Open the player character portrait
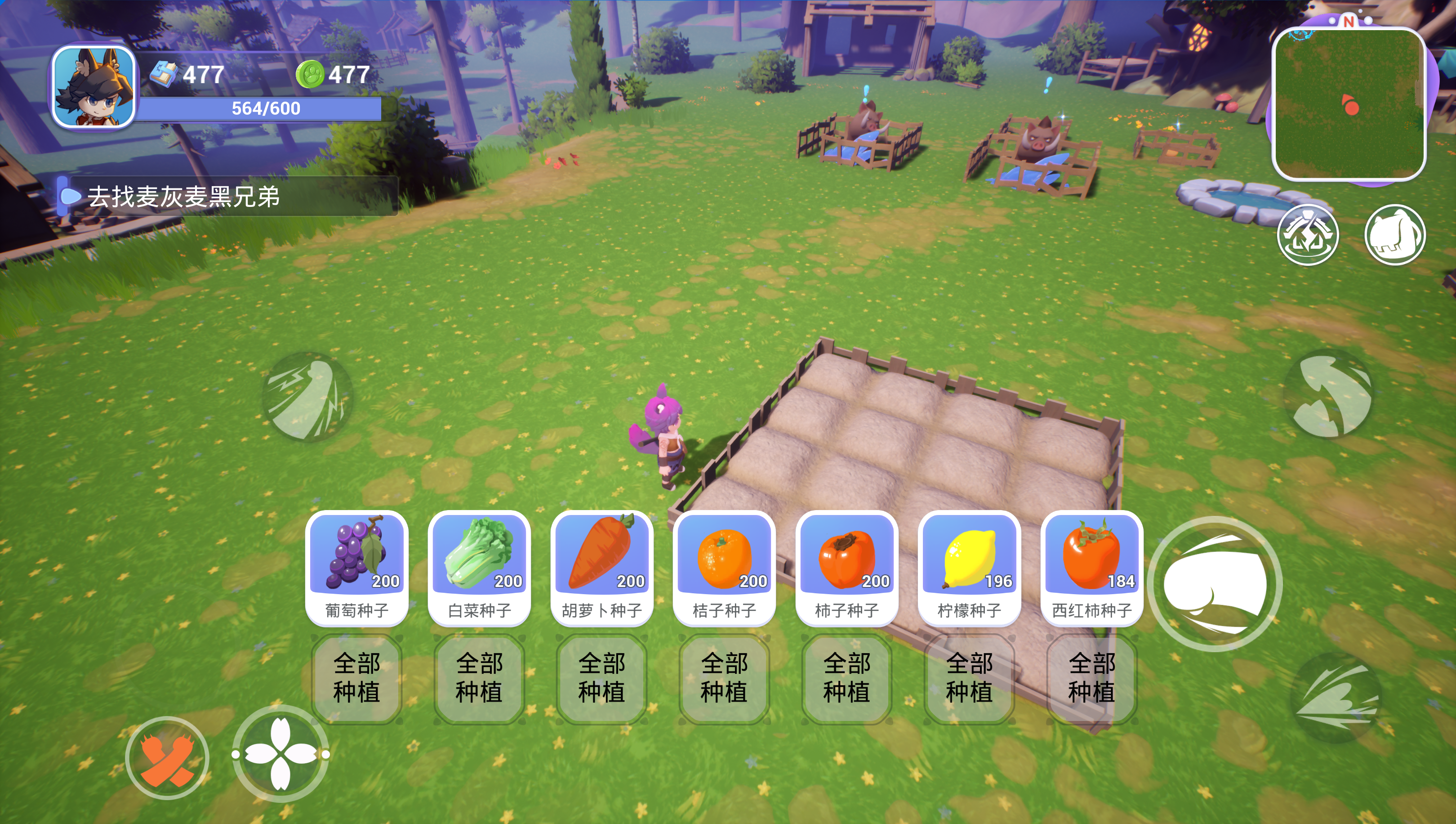Viewport: 1456px width, 824px height. [x=94, y=87]
